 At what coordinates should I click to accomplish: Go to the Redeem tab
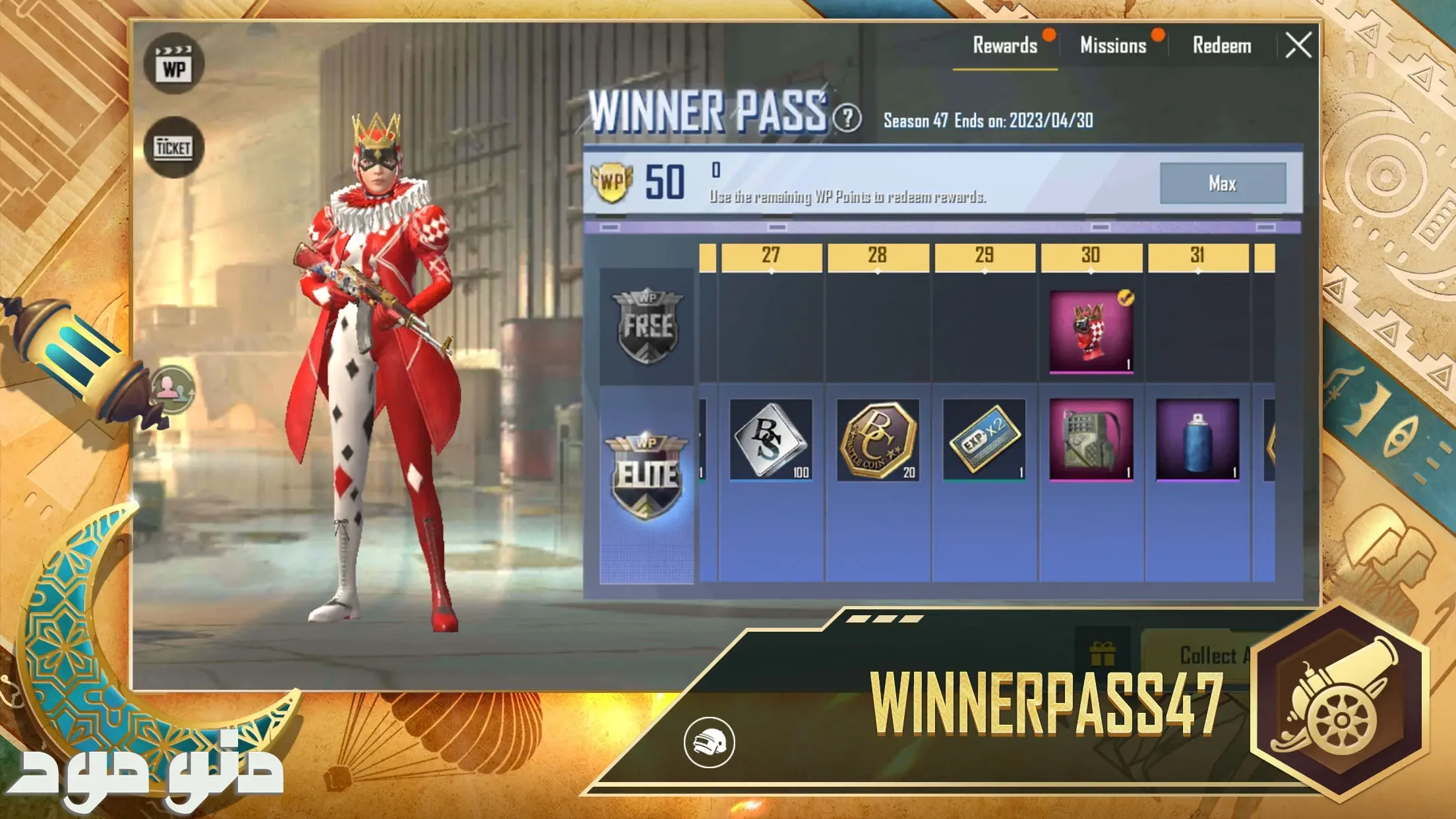(1222, 46)
